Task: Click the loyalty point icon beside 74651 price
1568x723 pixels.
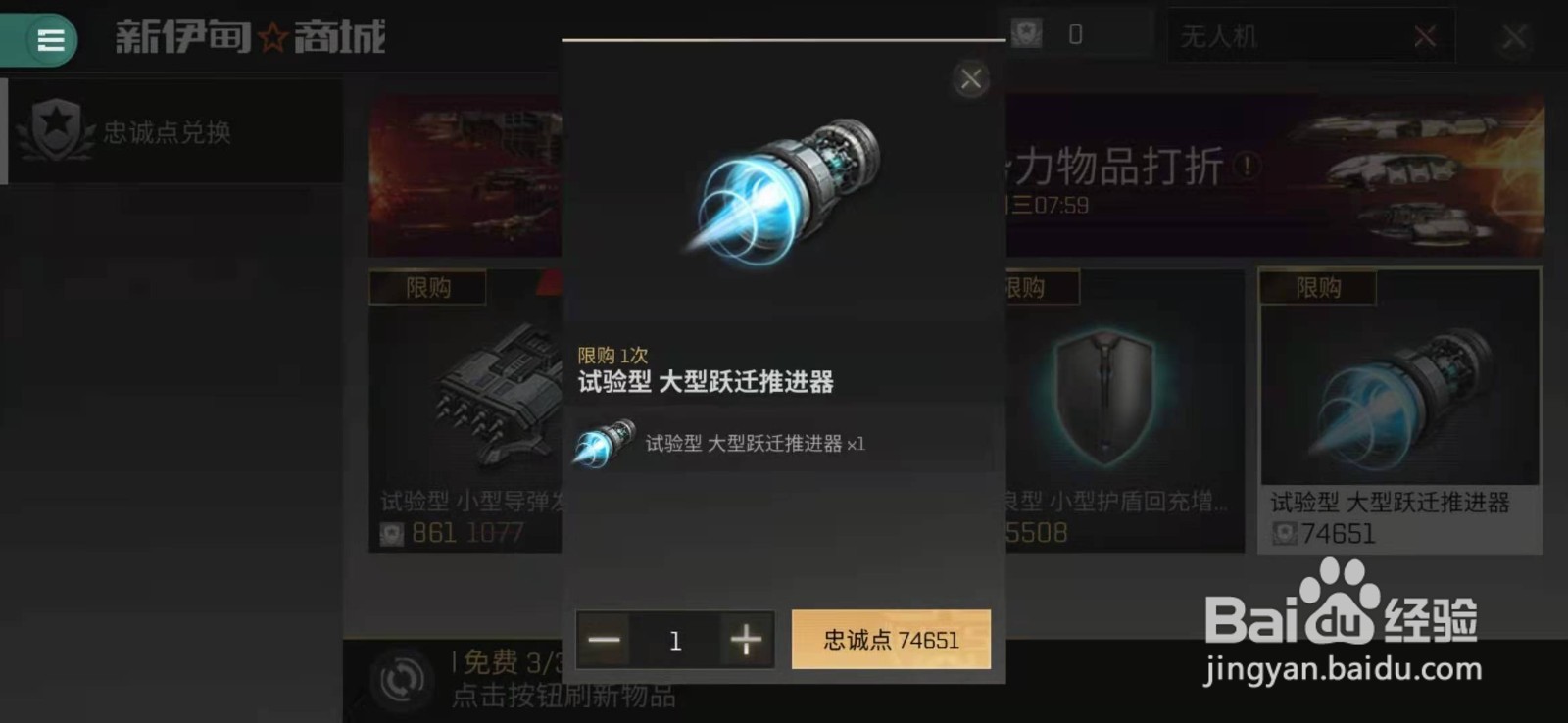Action: 1287,535
